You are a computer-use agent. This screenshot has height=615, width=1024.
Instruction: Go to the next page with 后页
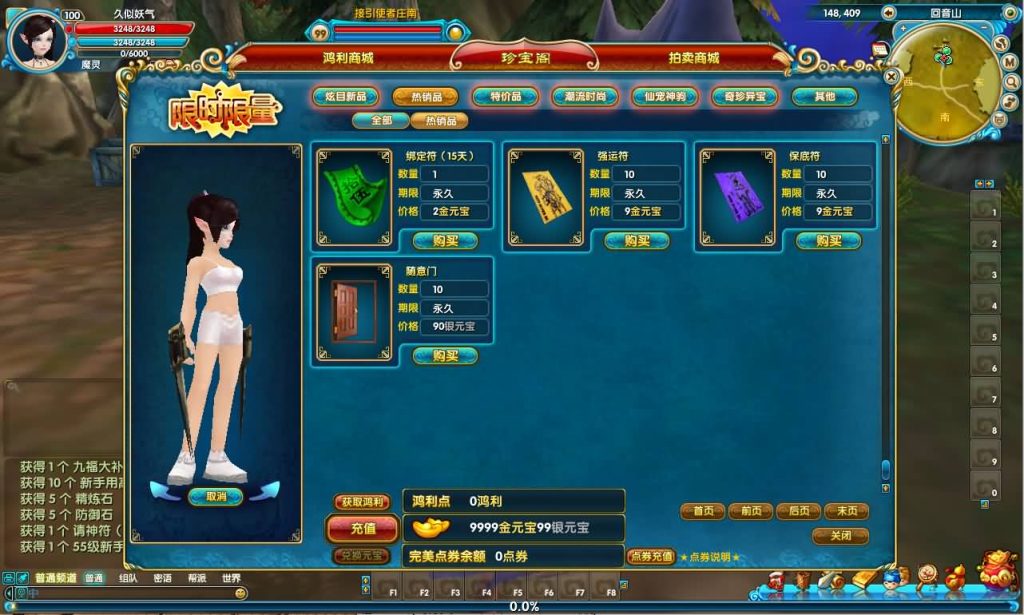[x=798, y=511]
